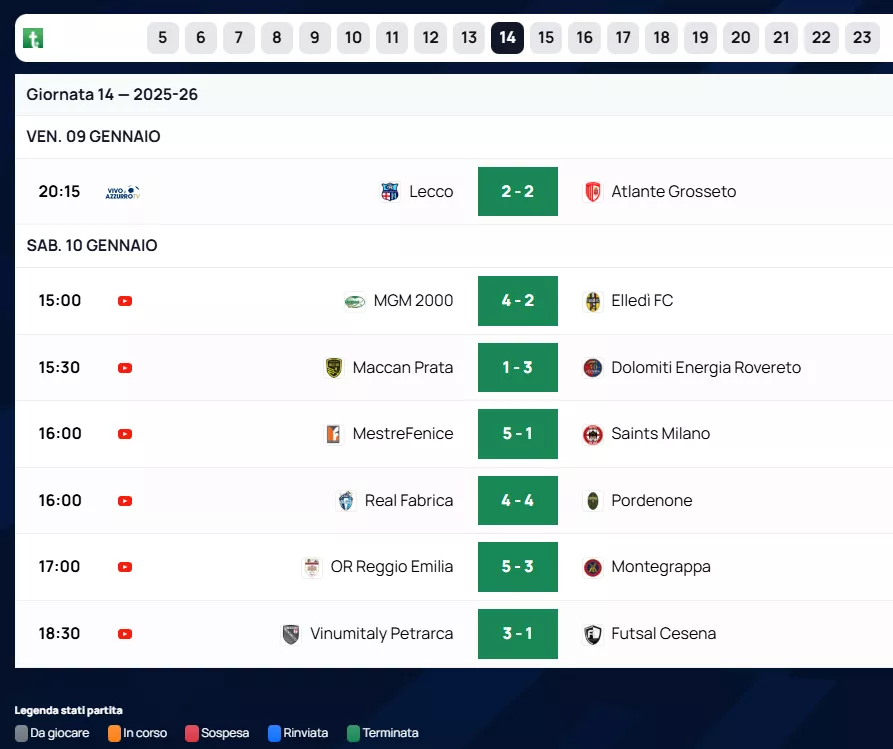Select the OR Reggio Emilia 5-3 score
The height and width of the screenshot is (749, 893).
click(517, 567)
